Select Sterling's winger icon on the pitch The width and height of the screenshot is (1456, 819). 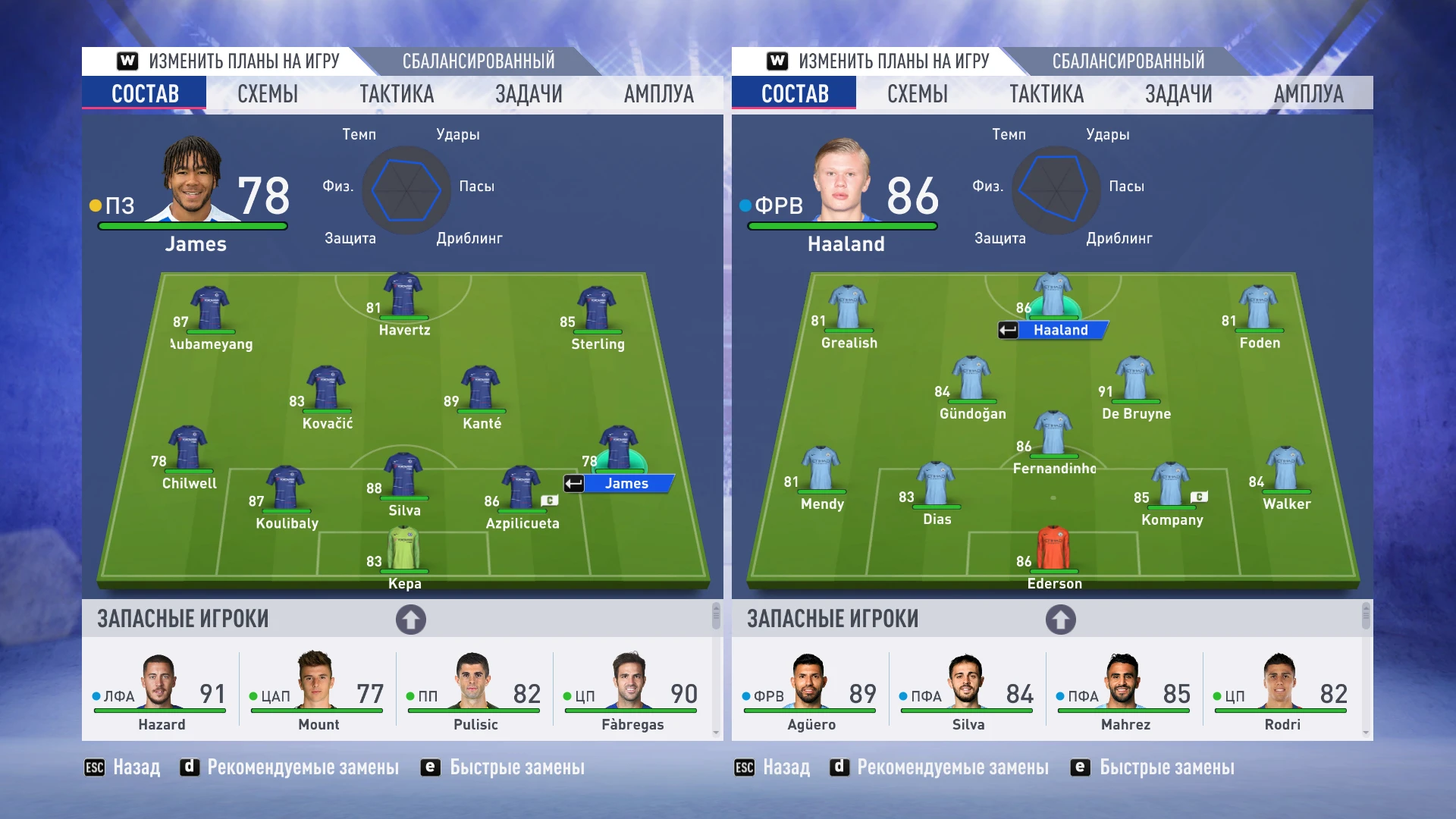click(596, 307)
